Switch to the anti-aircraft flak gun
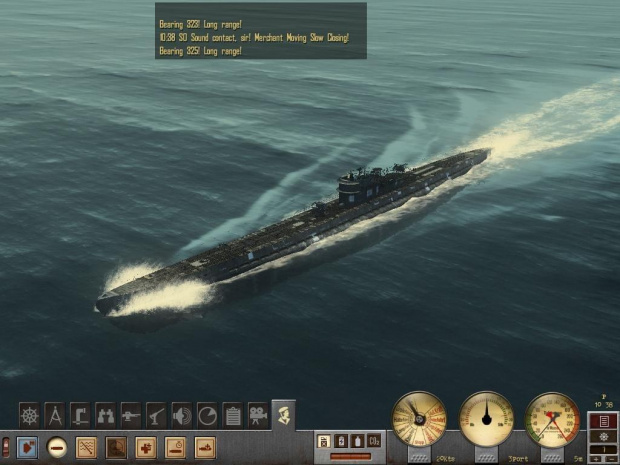 [156, 414]
